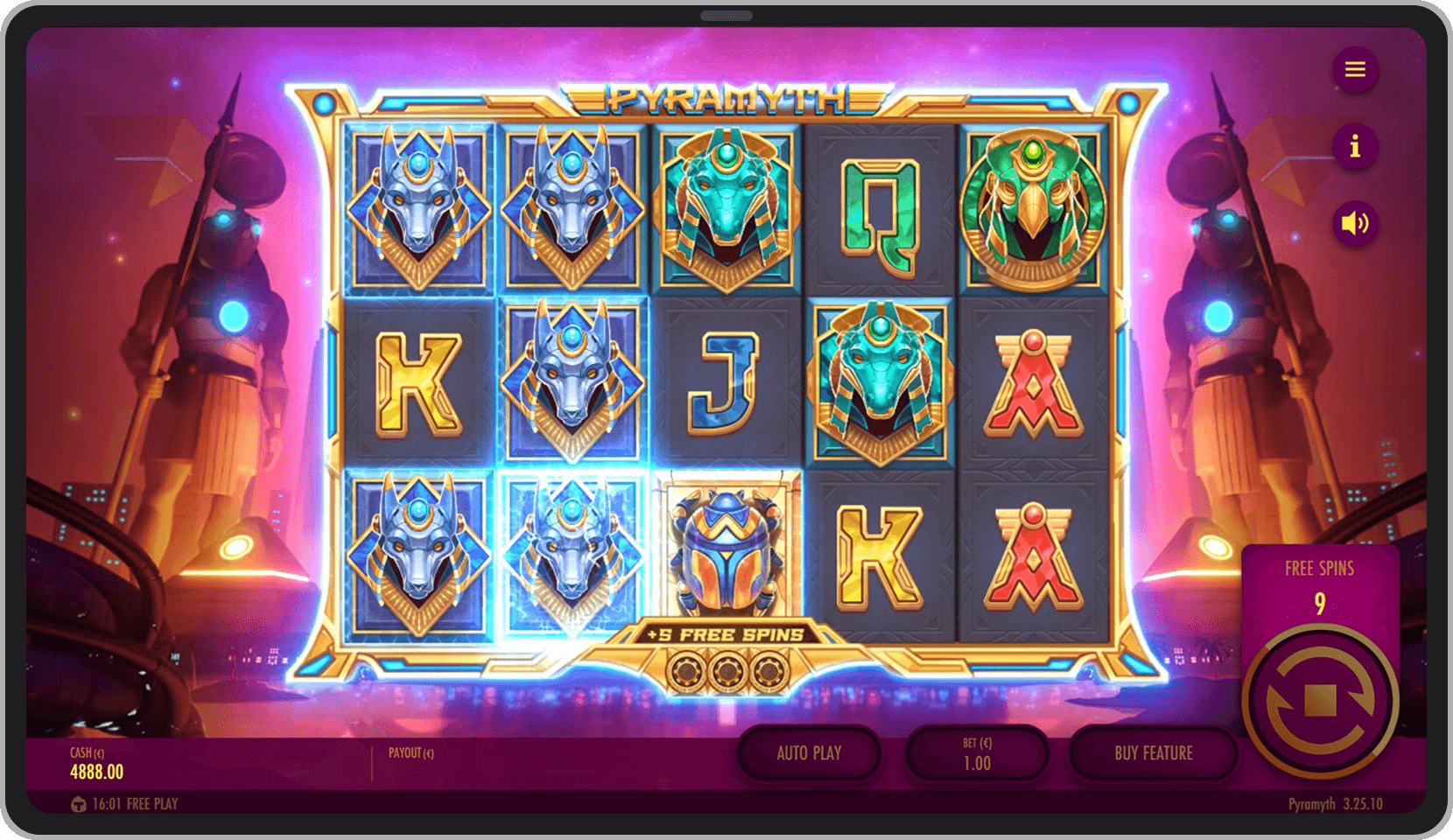Viewport: 1453px width, 840px height.
Task: Open the game information panel
Action: point(1355,147)
